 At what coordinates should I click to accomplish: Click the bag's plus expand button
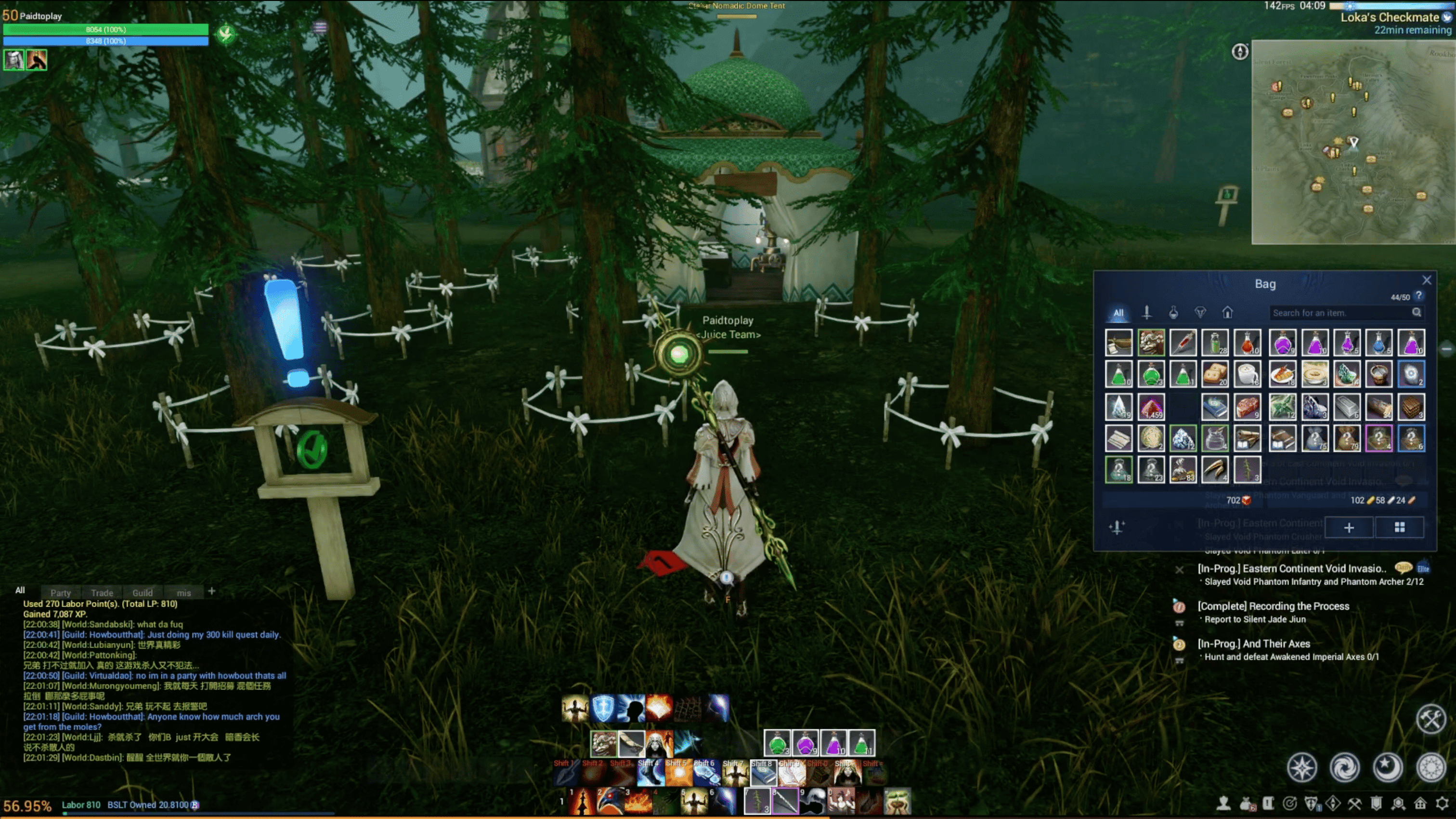point(1349,527)
